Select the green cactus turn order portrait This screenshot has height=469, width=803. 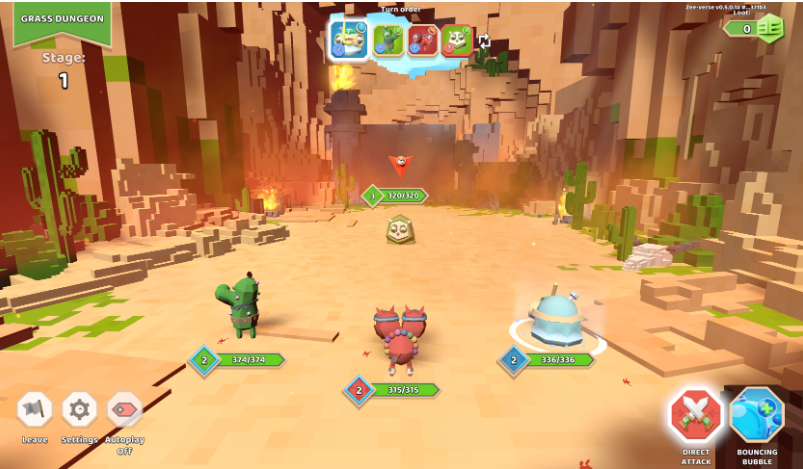pyautogui.click(x=388, y=40)
